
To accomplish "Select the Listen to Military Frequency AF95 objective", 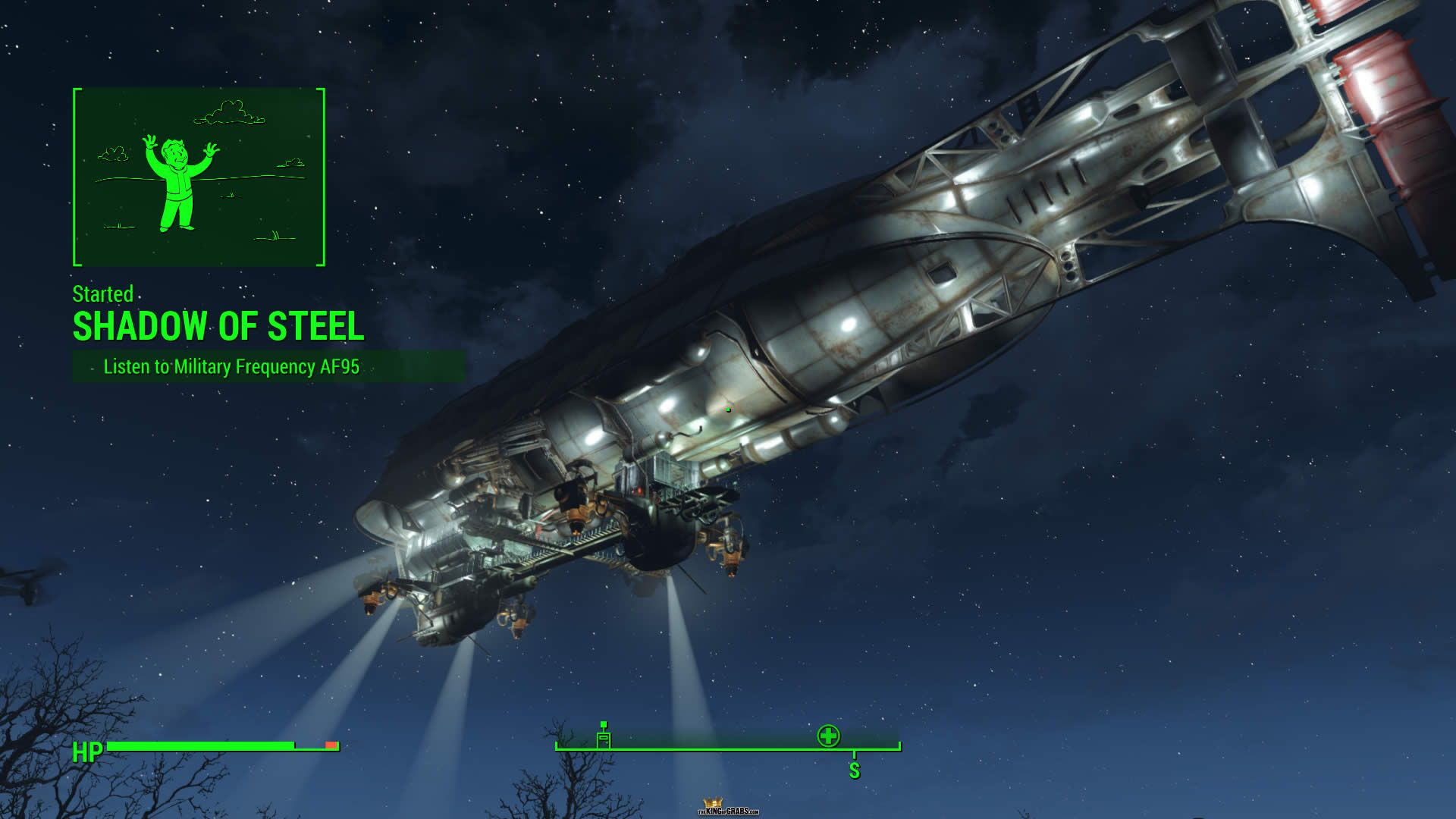I will (231, 367).
